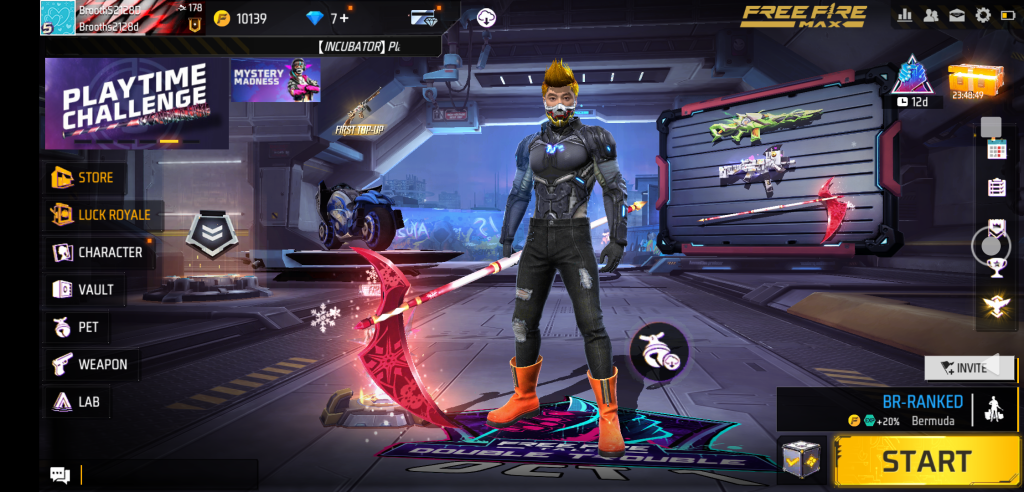Add diamonds with the plus button
Screen dimensions: 1024x492
pyautogui.click(x=345, y=18)
